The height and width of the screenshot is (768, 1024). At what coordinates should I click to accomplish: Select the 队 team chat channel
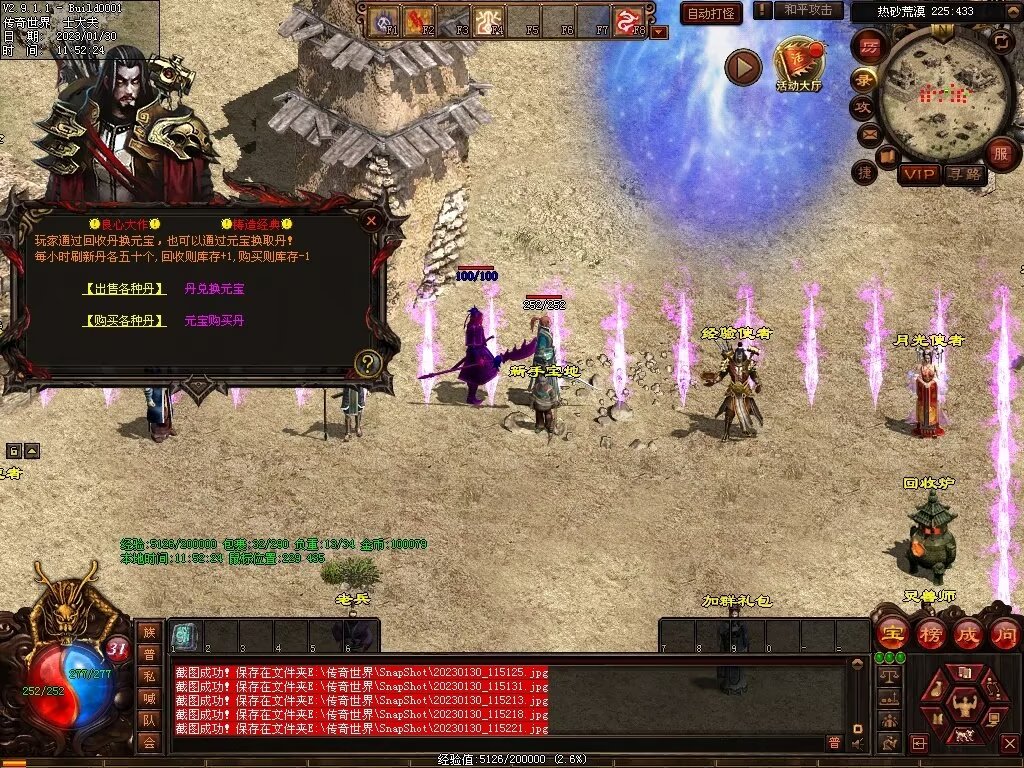click(149, 720)
